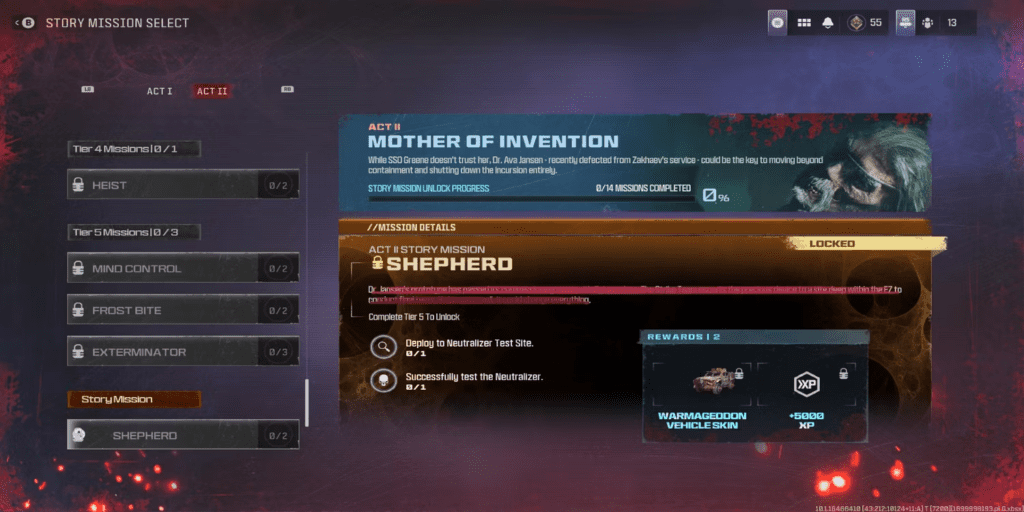Go back from Story Mission Select
Image resolution: width=1024 pixels, height=512 pixels.
point(25,23)
